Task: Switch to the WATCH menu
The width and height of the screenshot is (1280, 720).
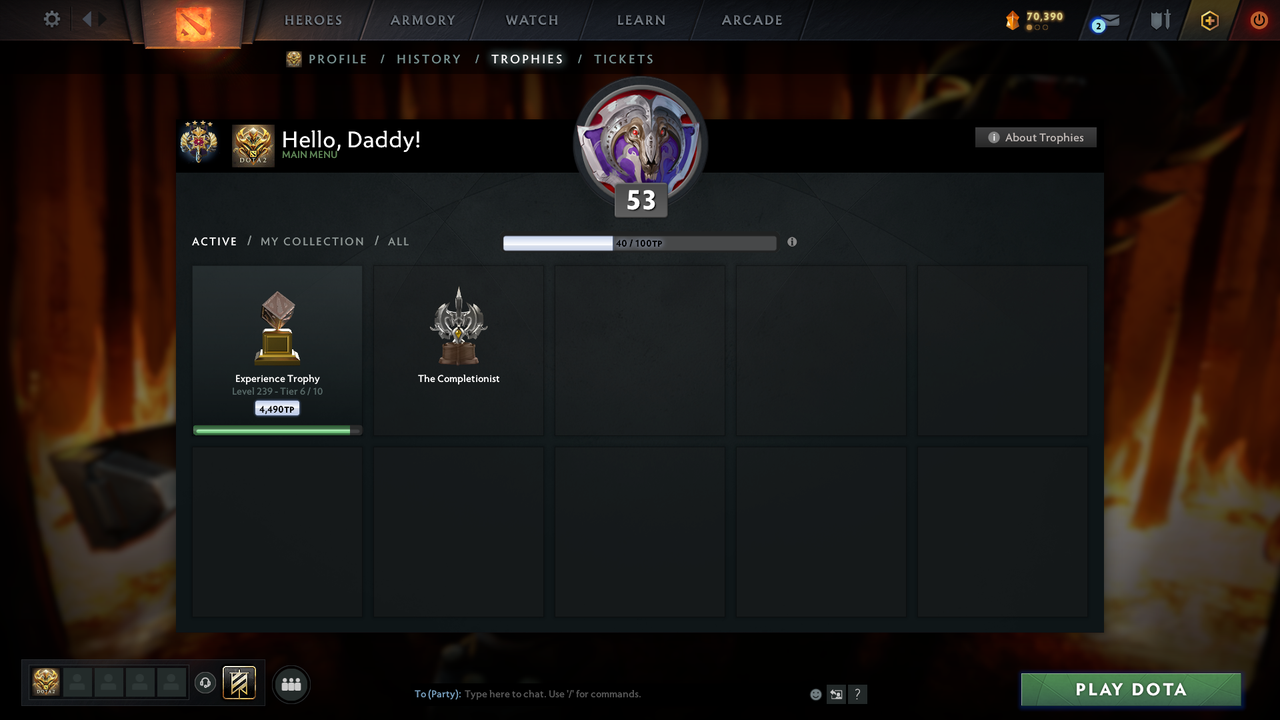Action: click(x=531, y=20)
